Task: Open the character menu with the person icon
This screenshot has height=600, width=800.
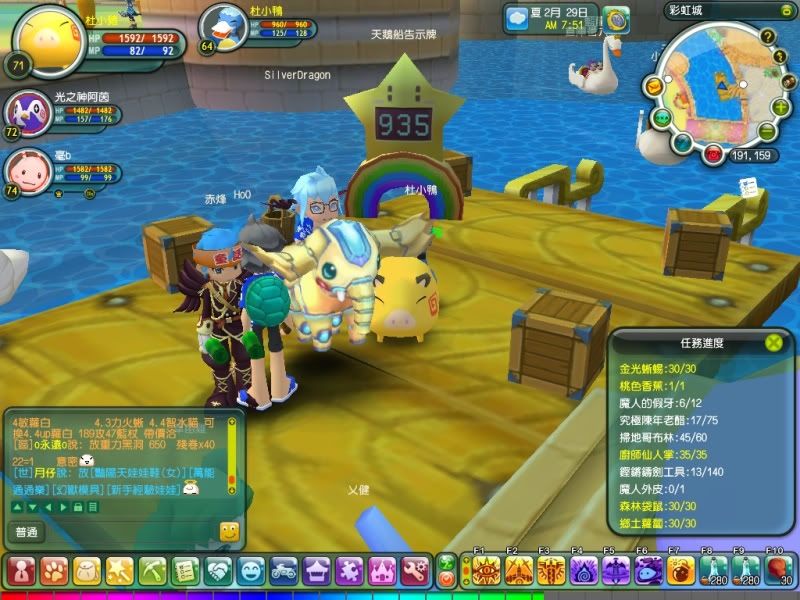Action: [21, 571]
